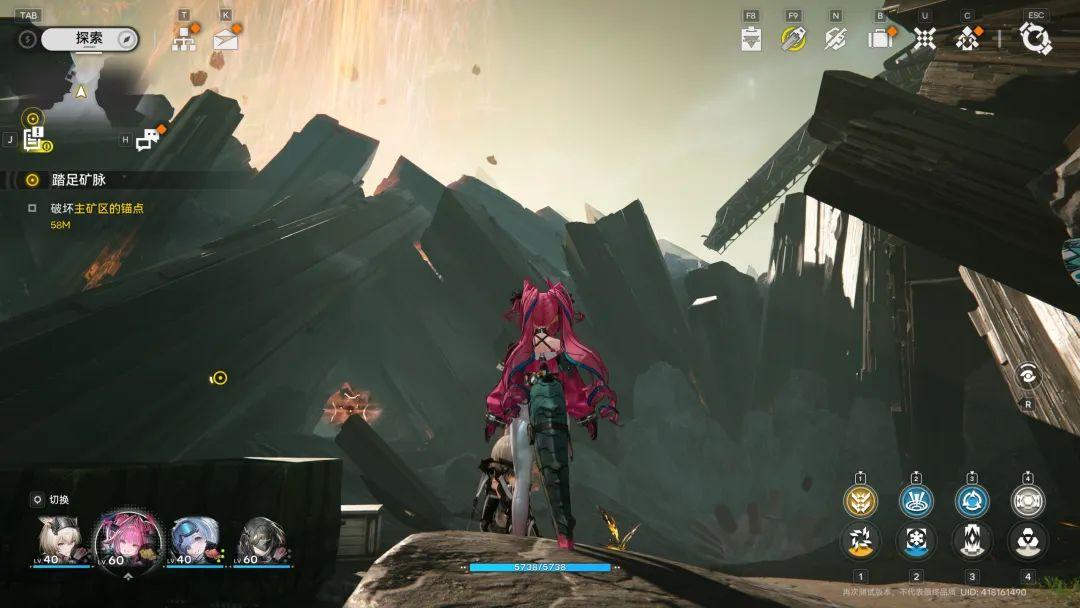Open the clipboard download icon

[x=752, y=39]
